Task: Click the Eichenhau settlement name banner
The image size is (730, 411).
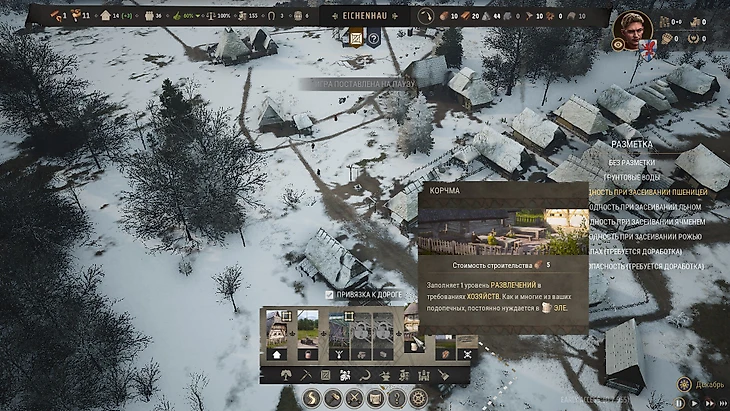Action: coord(365,16)
